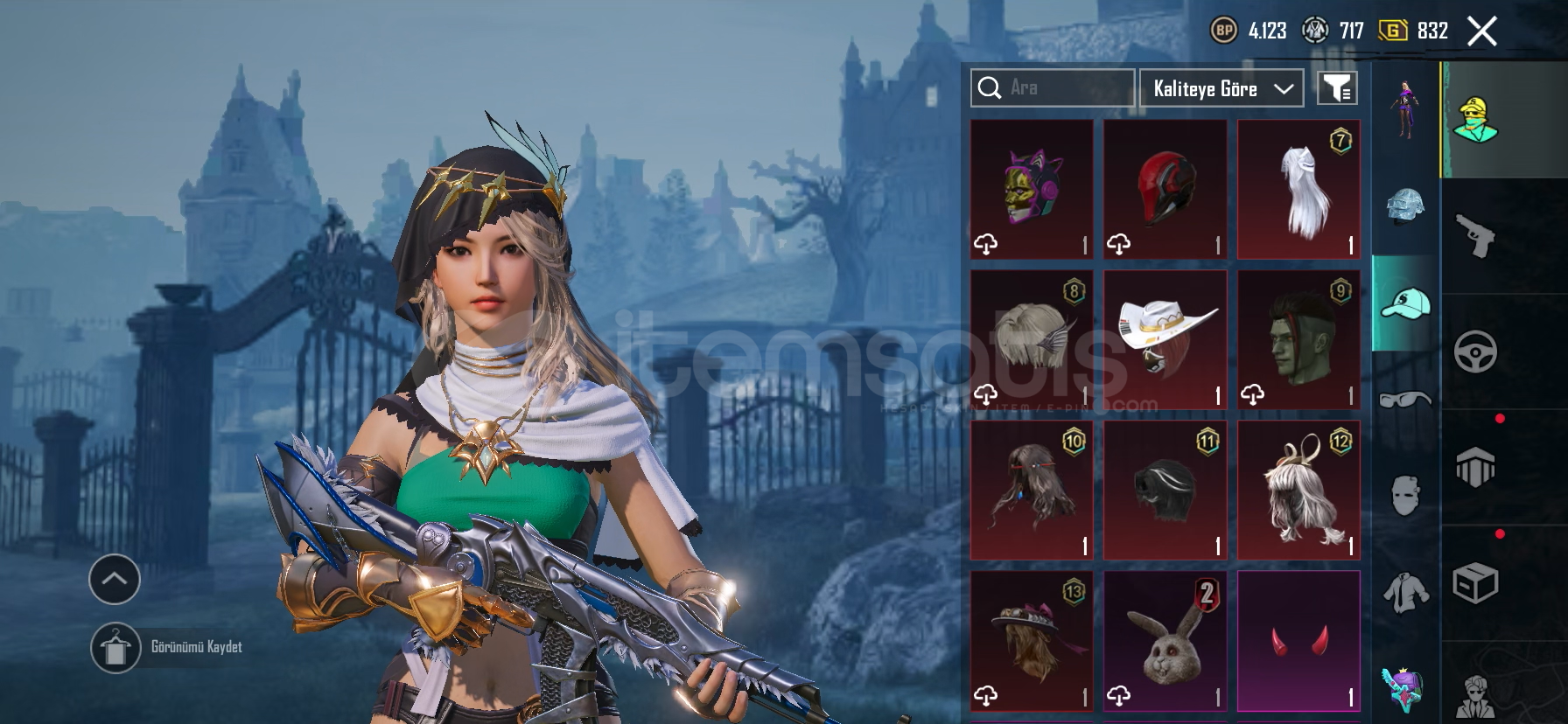Open the level 3 helmet category
This screenshot has width=1568, height=724.
(x=1405, y=207)
